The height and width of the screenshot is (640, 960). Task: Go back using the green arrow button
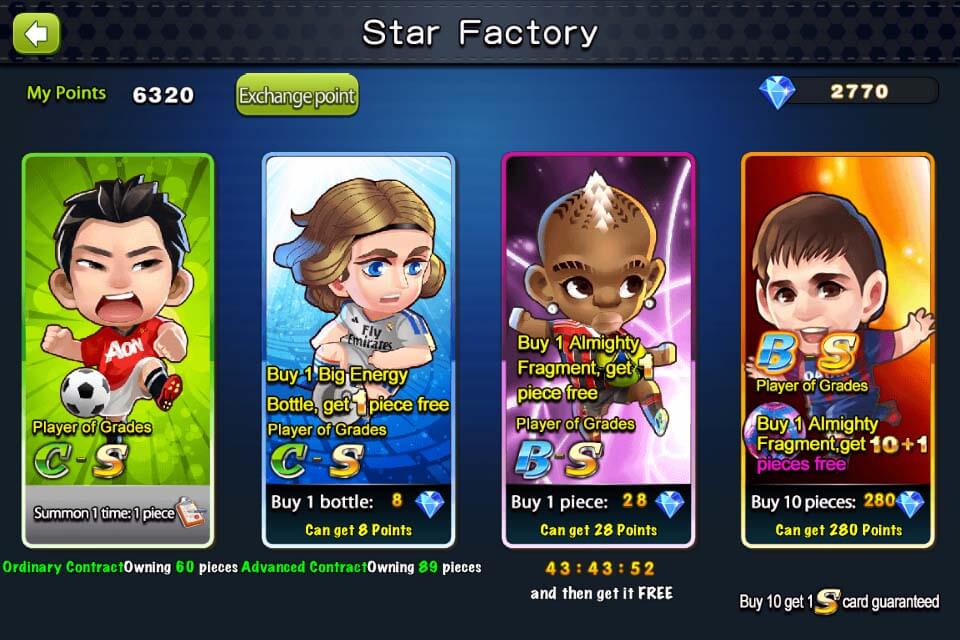click(x=36, y=34)
